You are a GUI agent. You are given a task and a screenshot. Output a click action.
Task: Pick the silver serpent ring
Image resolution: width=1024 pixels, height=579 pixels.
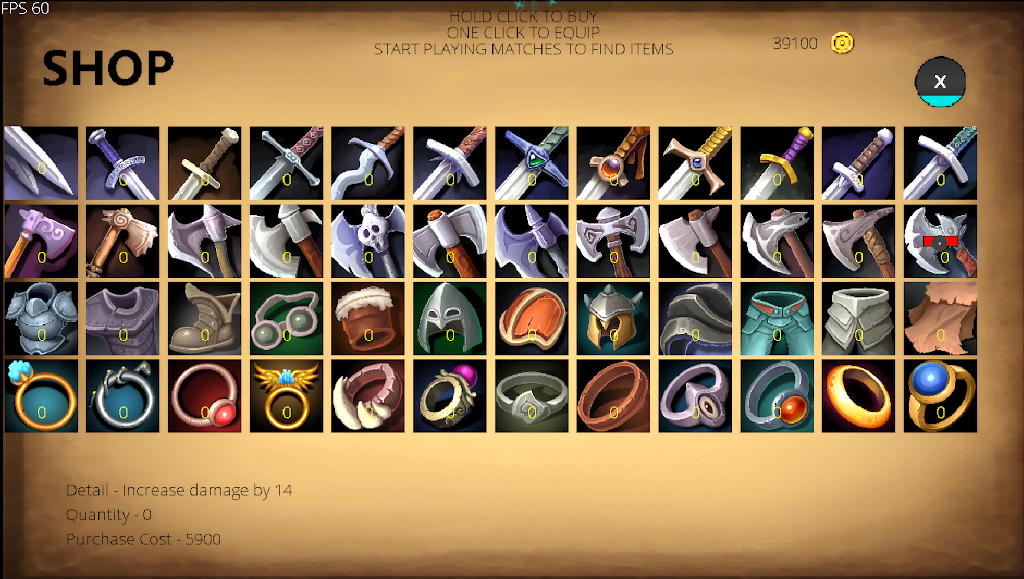pos(123,396)
